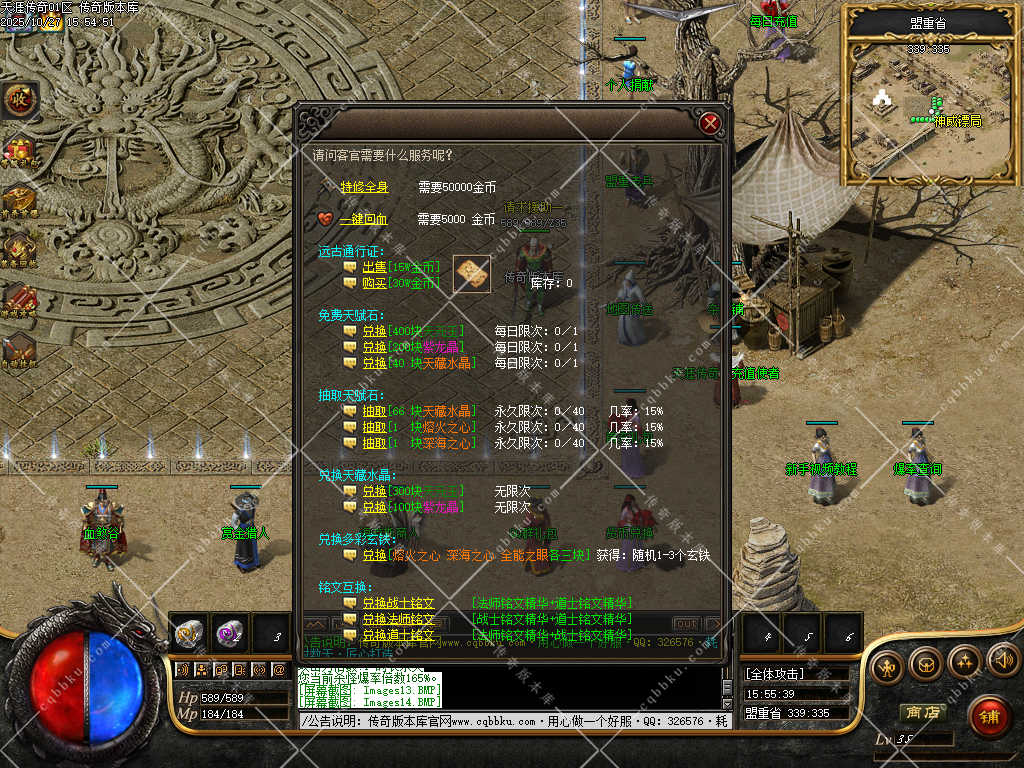Exchange 400 天元玉 for a talent stone
This screenshot has height=768, width=1024.
(374, 331)
